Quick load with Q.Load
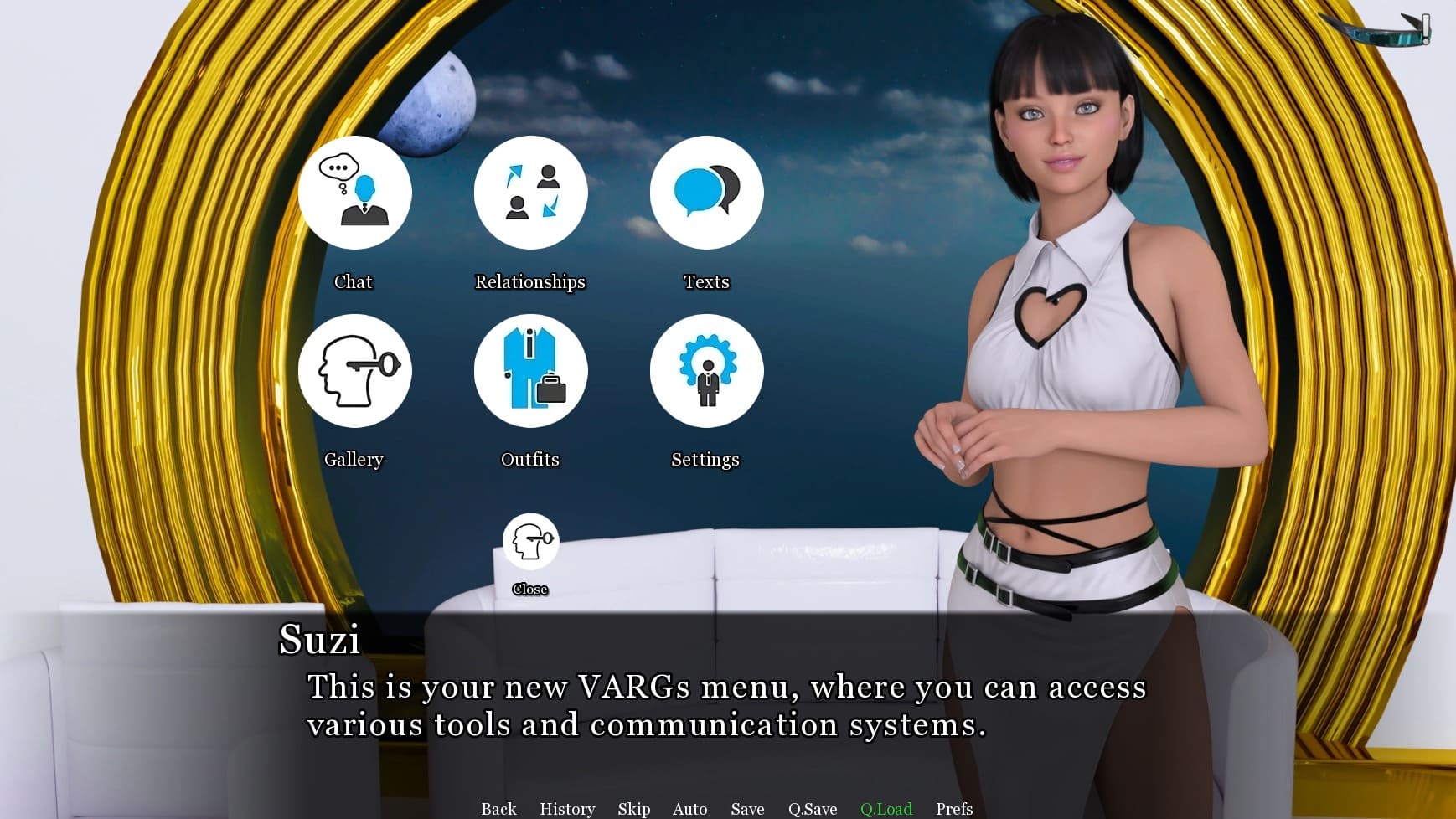Image resolution: width=1456 pixels, height=819 pixels. [886, 809]
